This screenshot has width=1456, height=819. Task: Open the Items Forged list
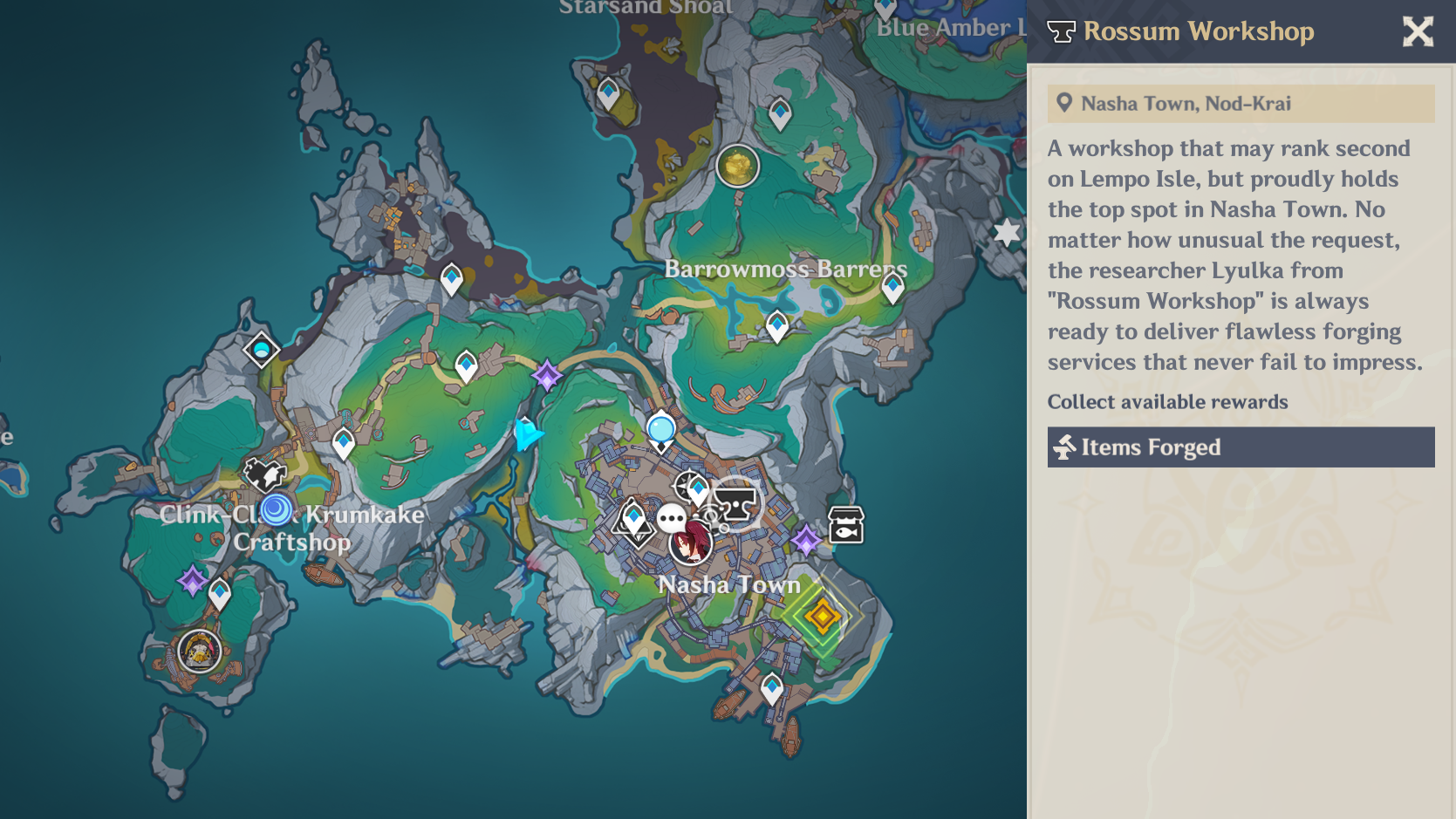tap(1241, 447)
